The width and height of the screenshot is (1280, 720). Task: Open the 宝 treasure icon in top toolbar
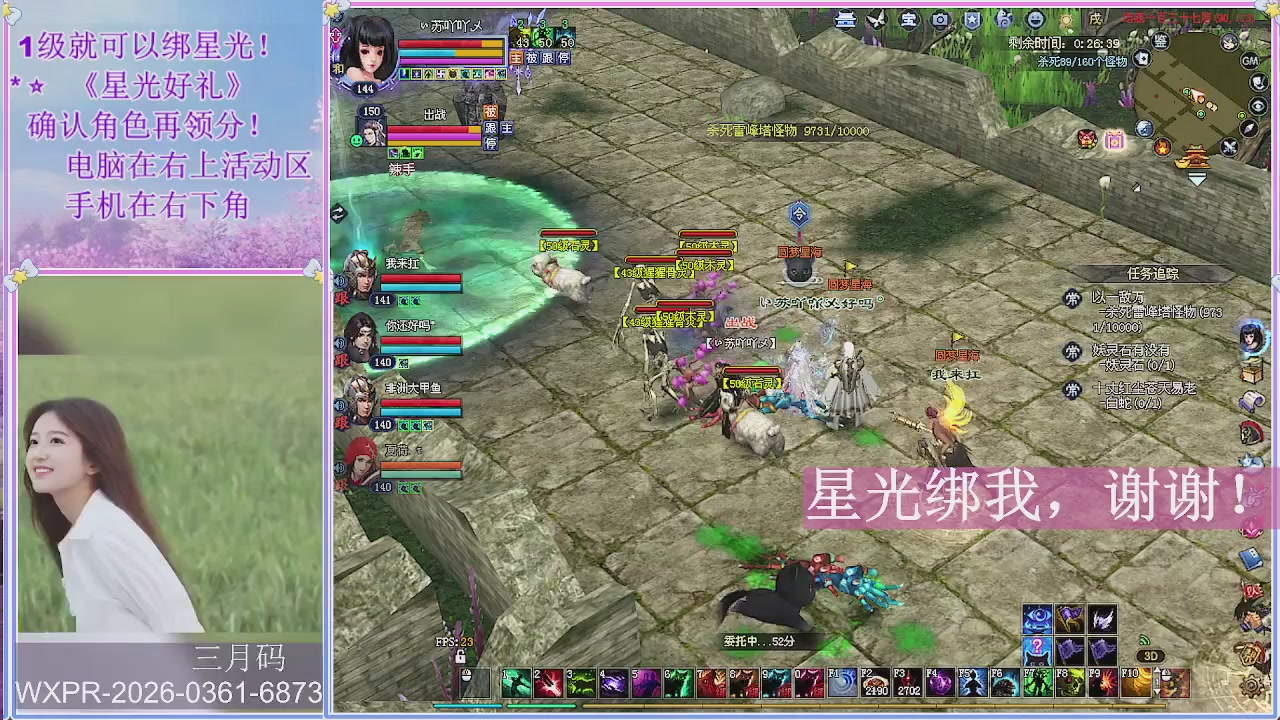click(909, 20)
